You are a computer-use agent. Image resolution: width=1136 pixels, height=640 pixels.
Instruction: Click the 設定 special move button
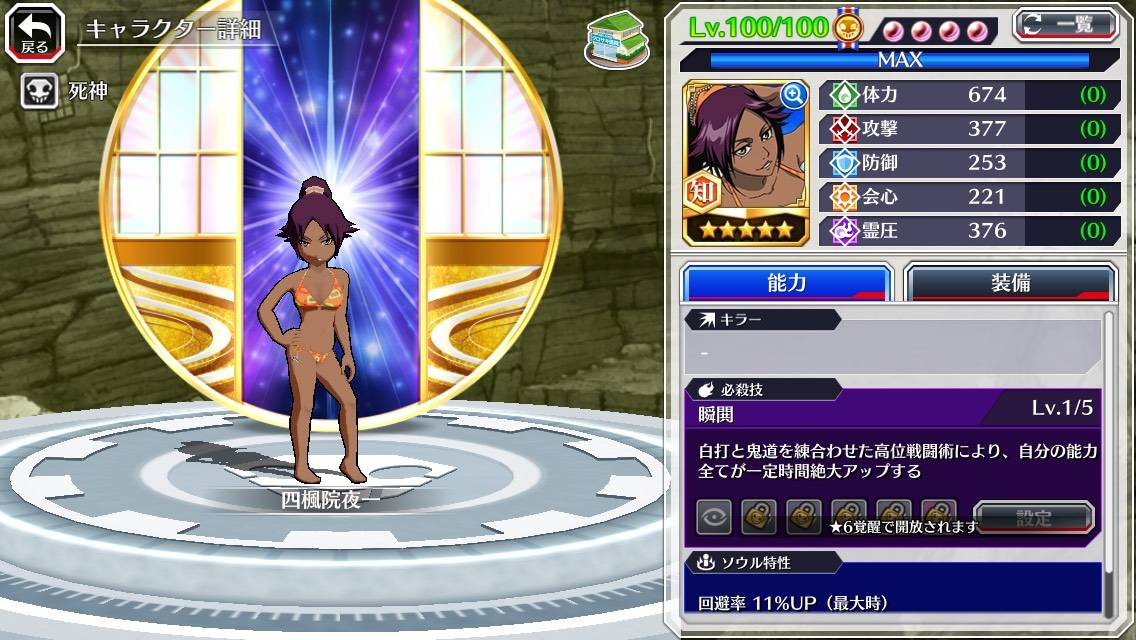pyautogui.click(x=1034, y=518)
